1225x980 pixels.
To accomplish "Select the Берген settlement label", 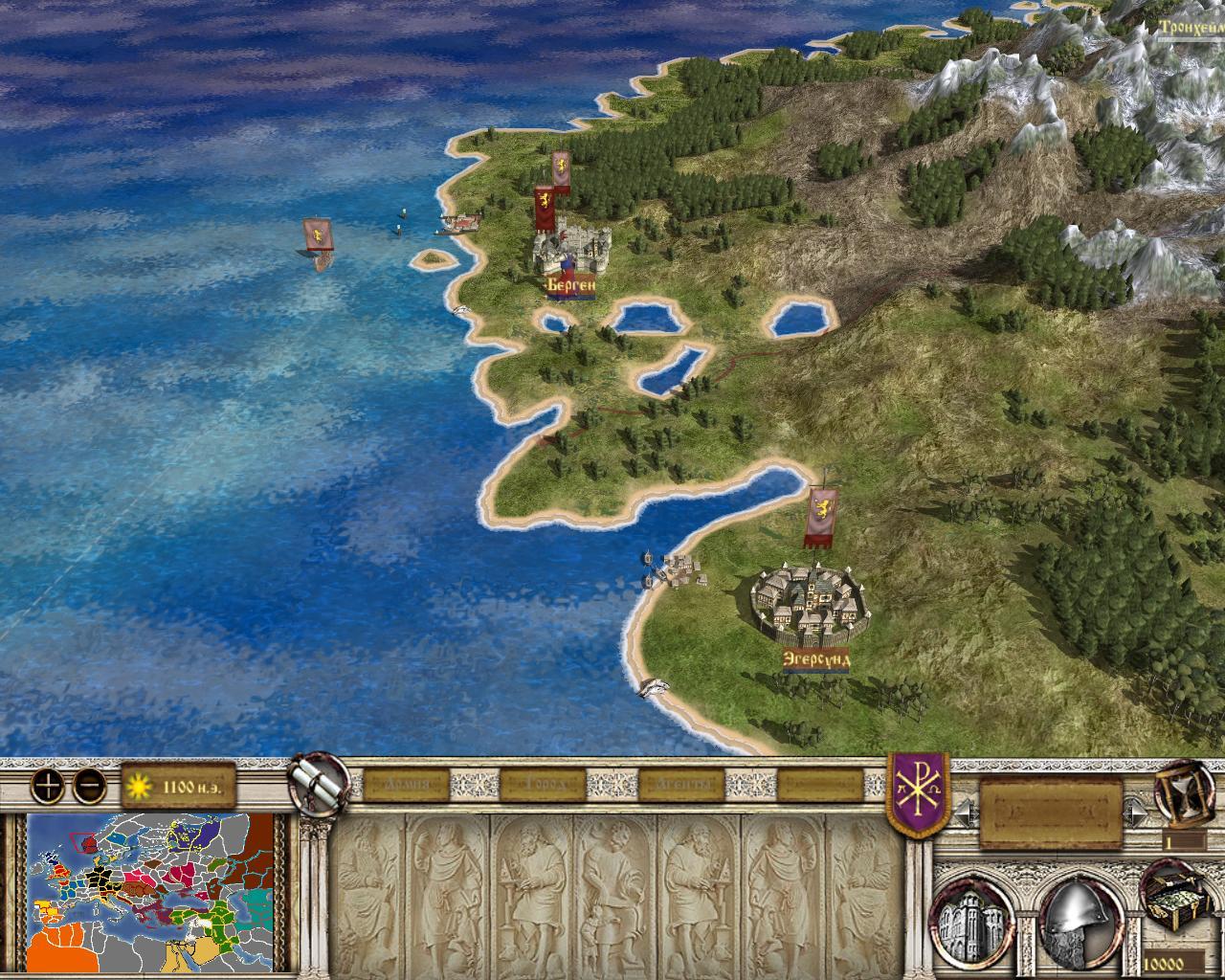I will (570, 285).
